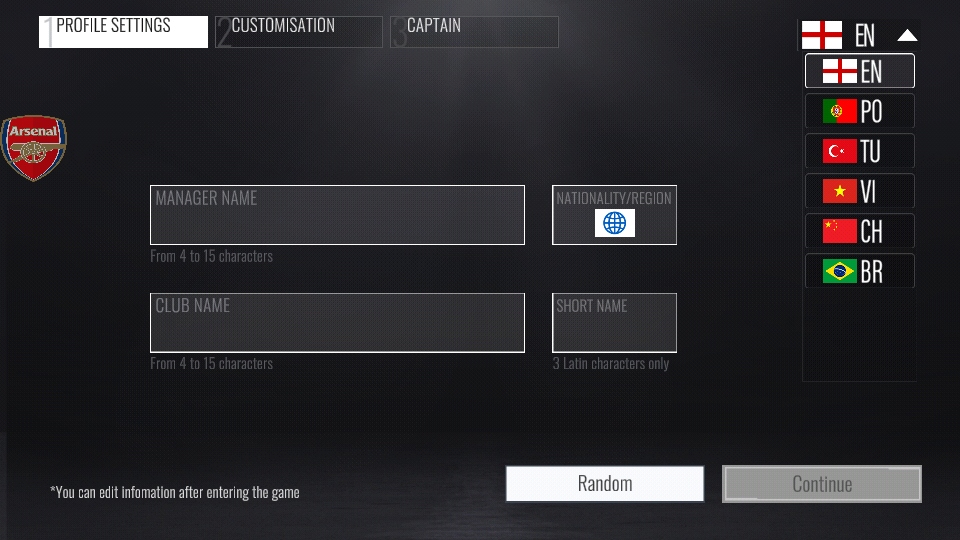Generate Random profile details

tap(605, 484)
